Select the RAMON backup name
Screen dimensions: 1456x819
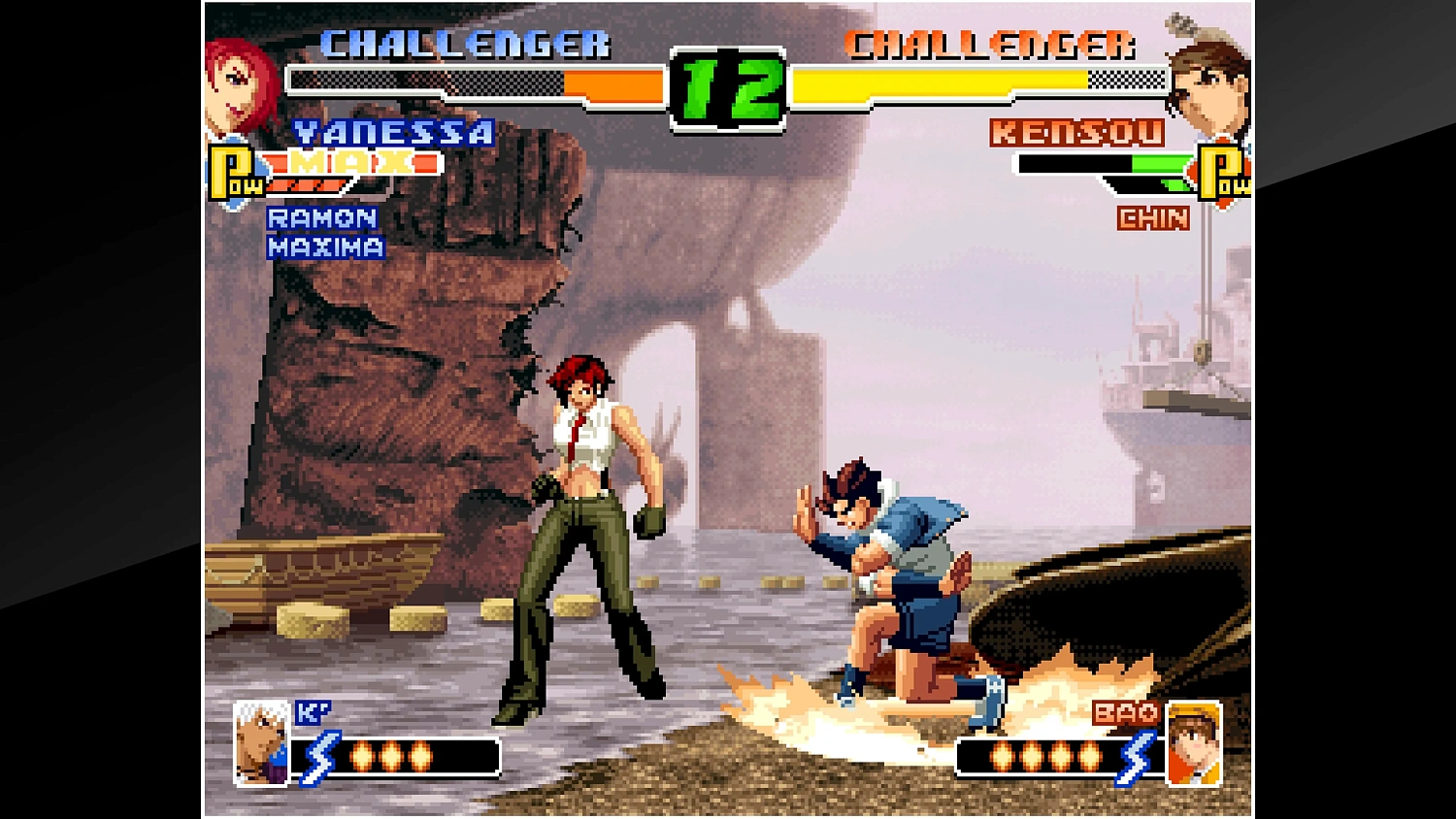(x=322, y=217)
